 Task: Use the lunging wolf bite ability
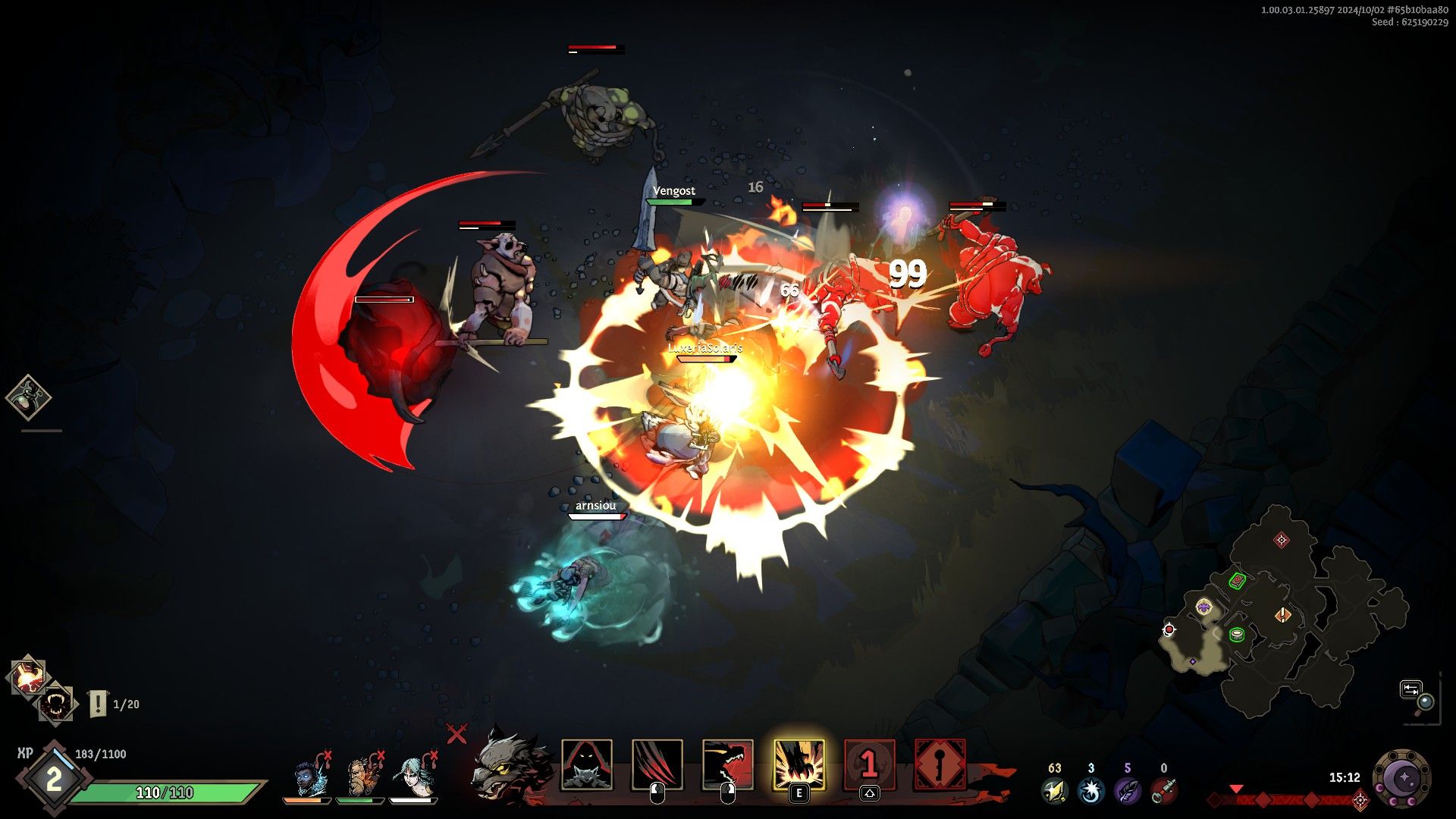point(727,765)
